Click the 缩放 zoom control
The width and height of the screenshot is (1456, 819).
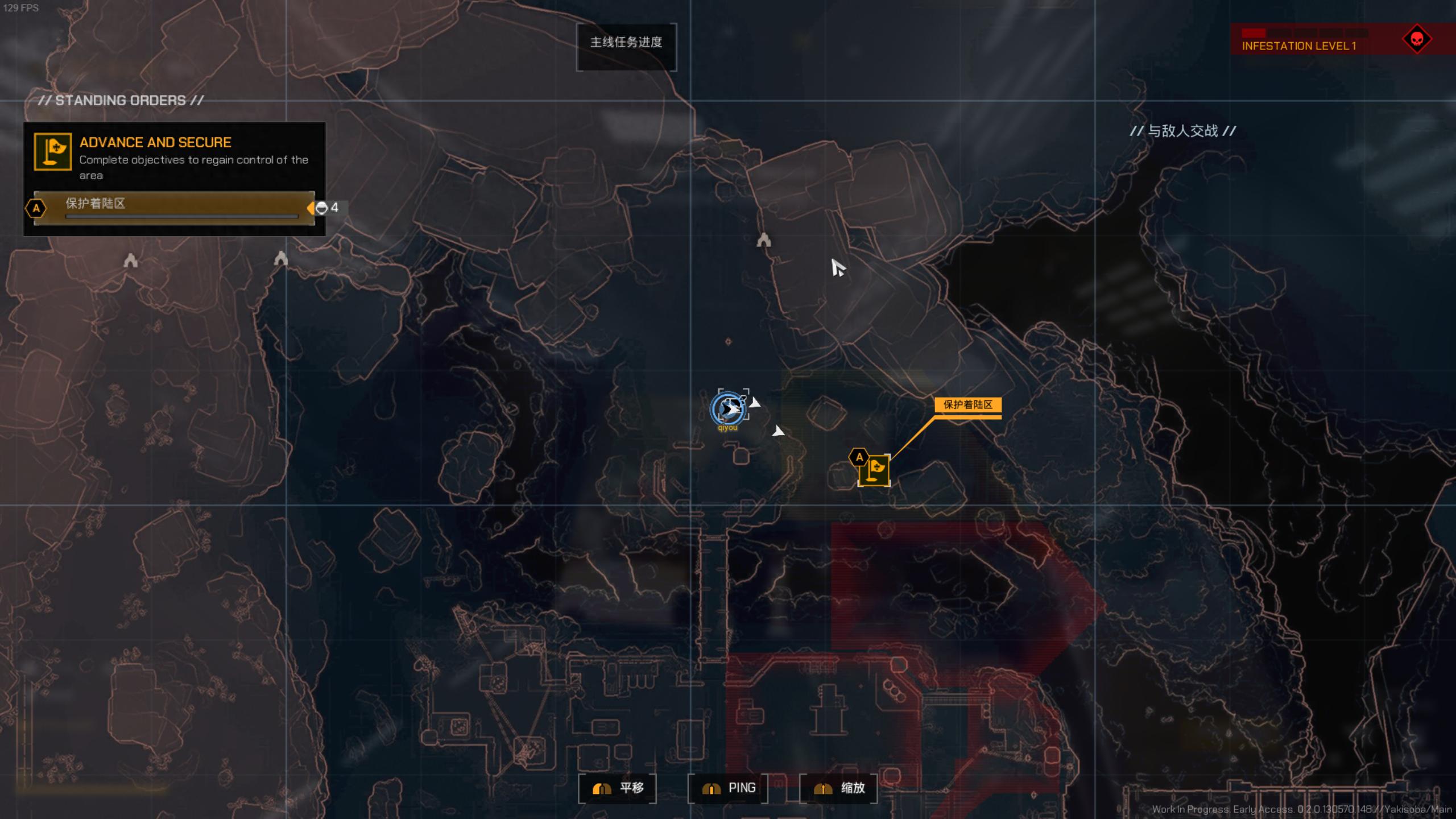(x=838, y=788)
